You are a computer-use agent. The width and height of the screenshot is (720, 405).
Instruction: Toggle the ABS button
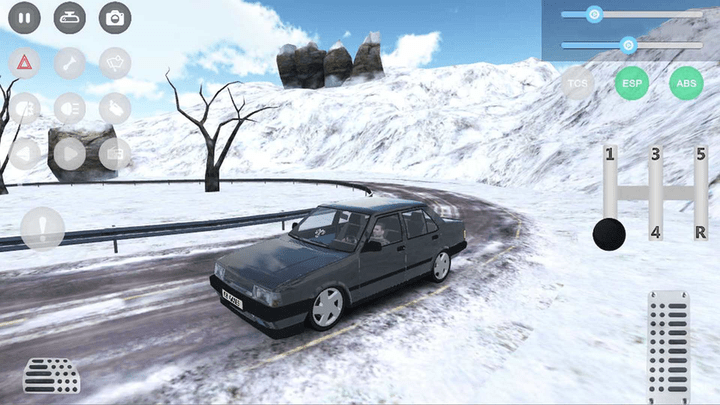(x=686, y=83)
